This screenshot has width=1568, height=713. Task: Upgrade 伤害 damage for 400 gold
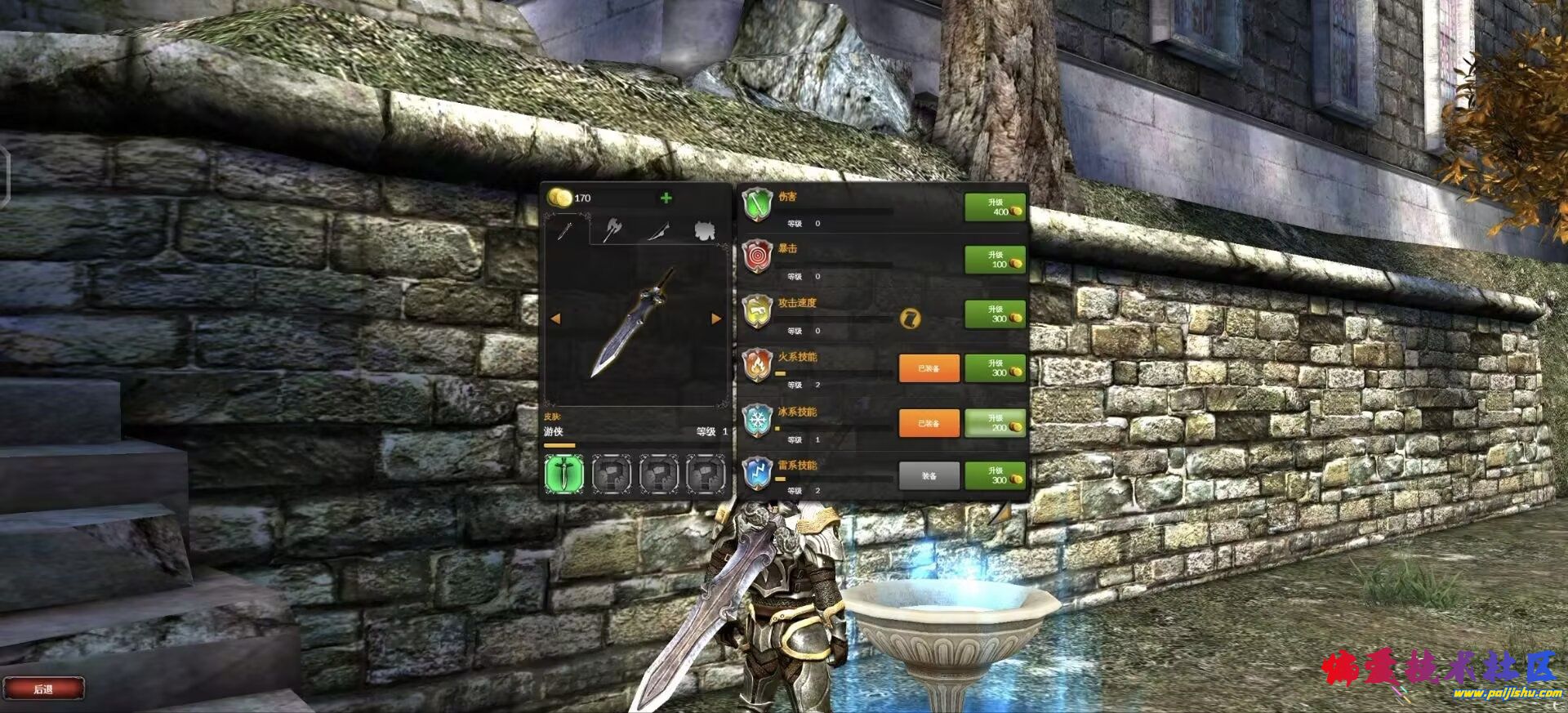click(x=995, y=207)
